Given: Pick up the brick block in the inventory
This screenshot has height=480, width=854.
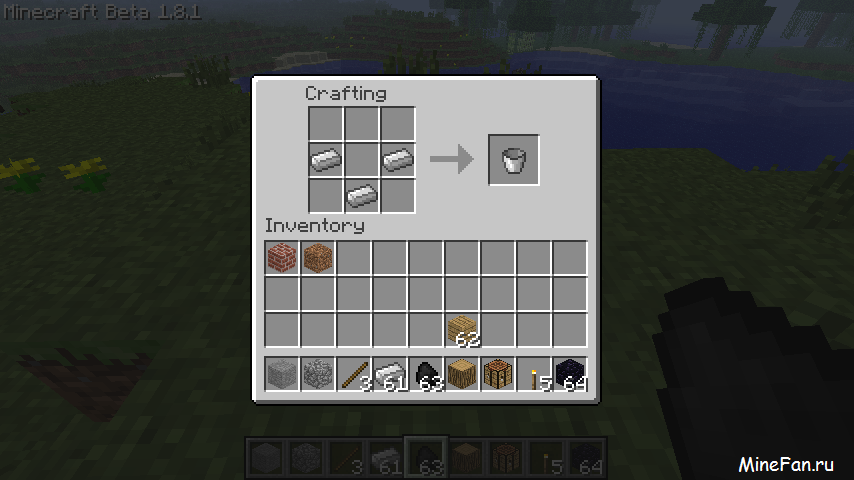Looking at the screenshot, I should coord(282,259).
